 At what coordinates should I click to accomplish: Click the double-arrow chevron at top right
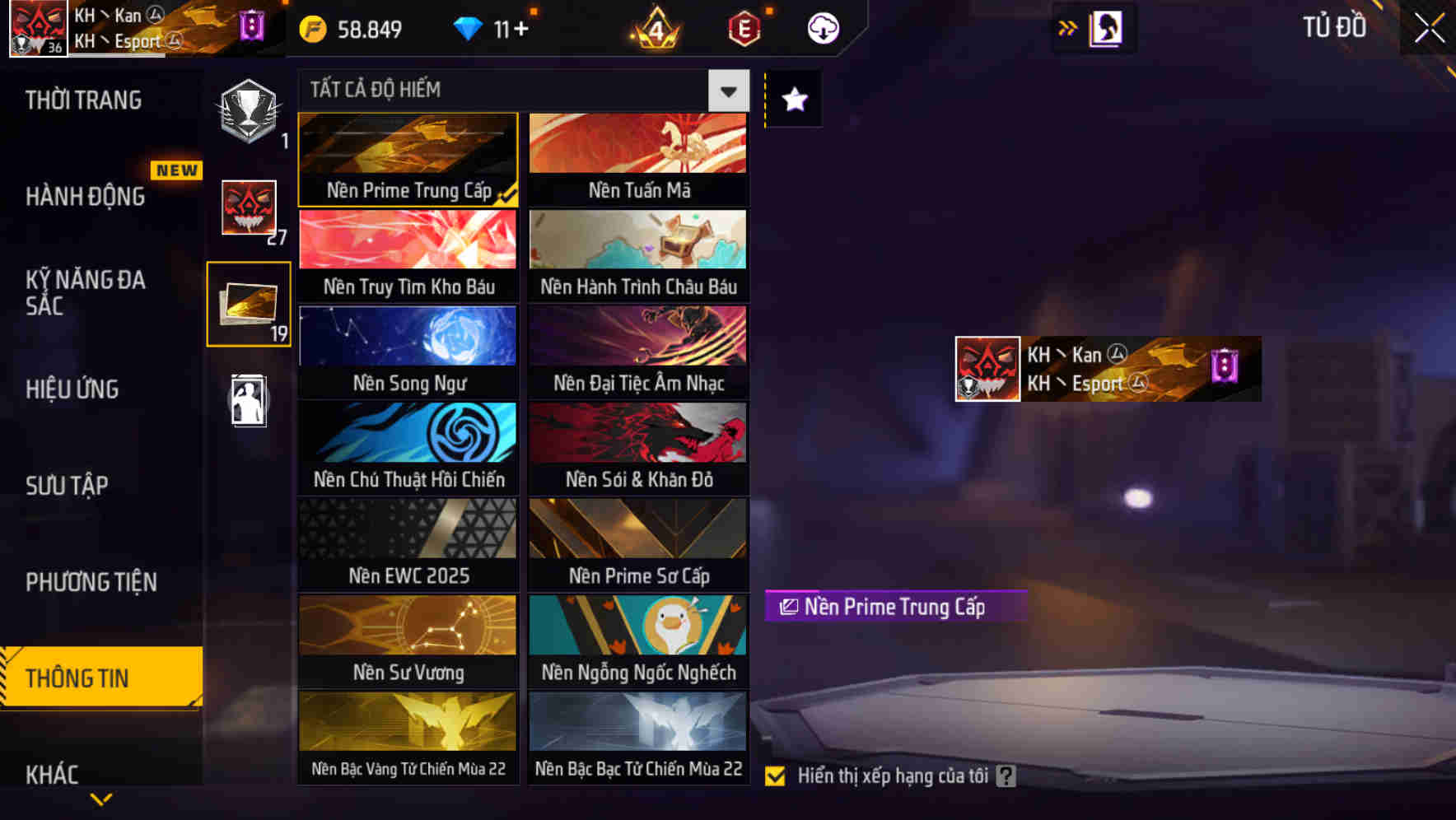click(x=1067, y=27)
